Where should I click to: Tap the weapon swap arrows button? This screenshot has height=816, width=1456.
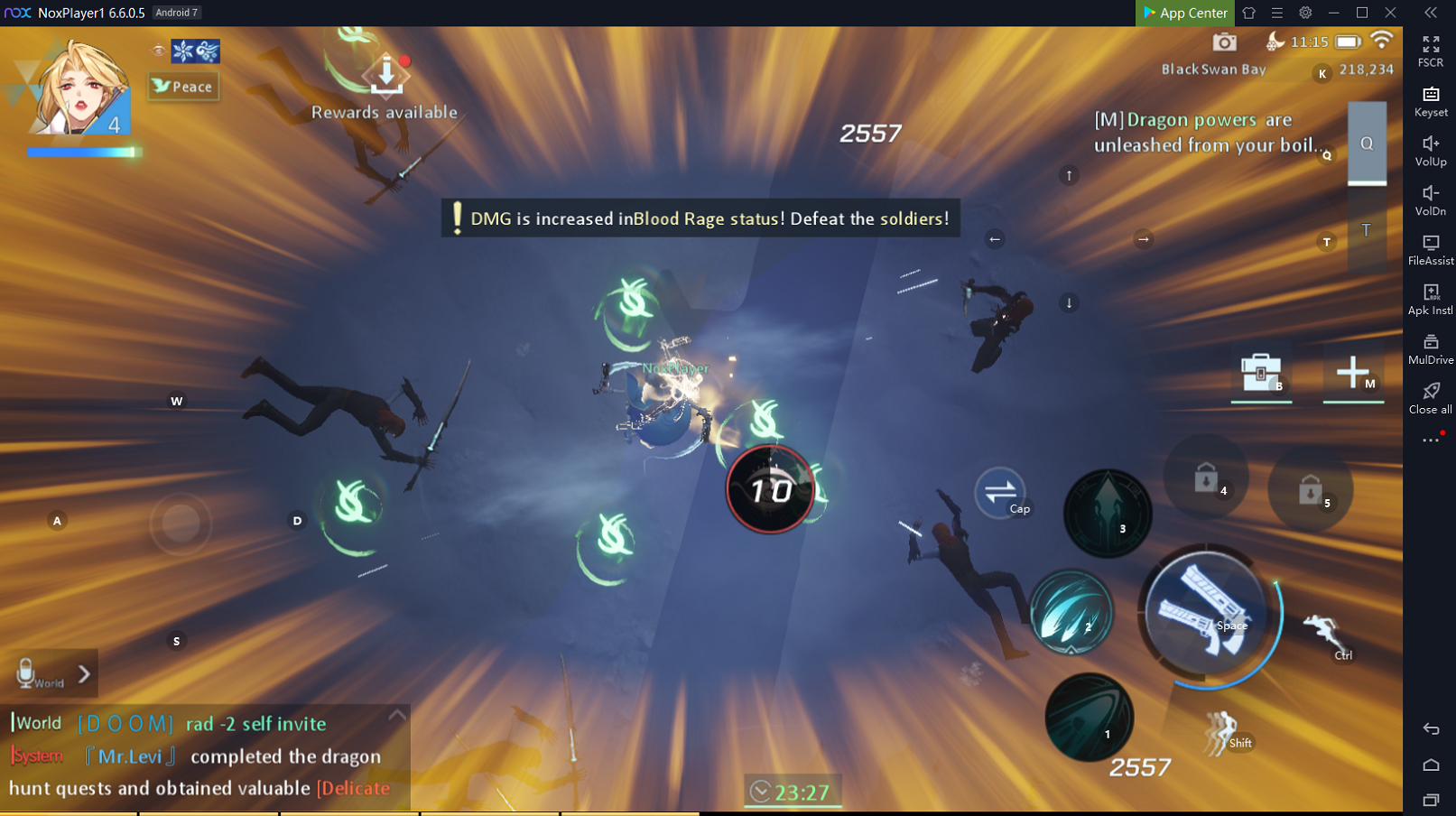coord(1000,492)
